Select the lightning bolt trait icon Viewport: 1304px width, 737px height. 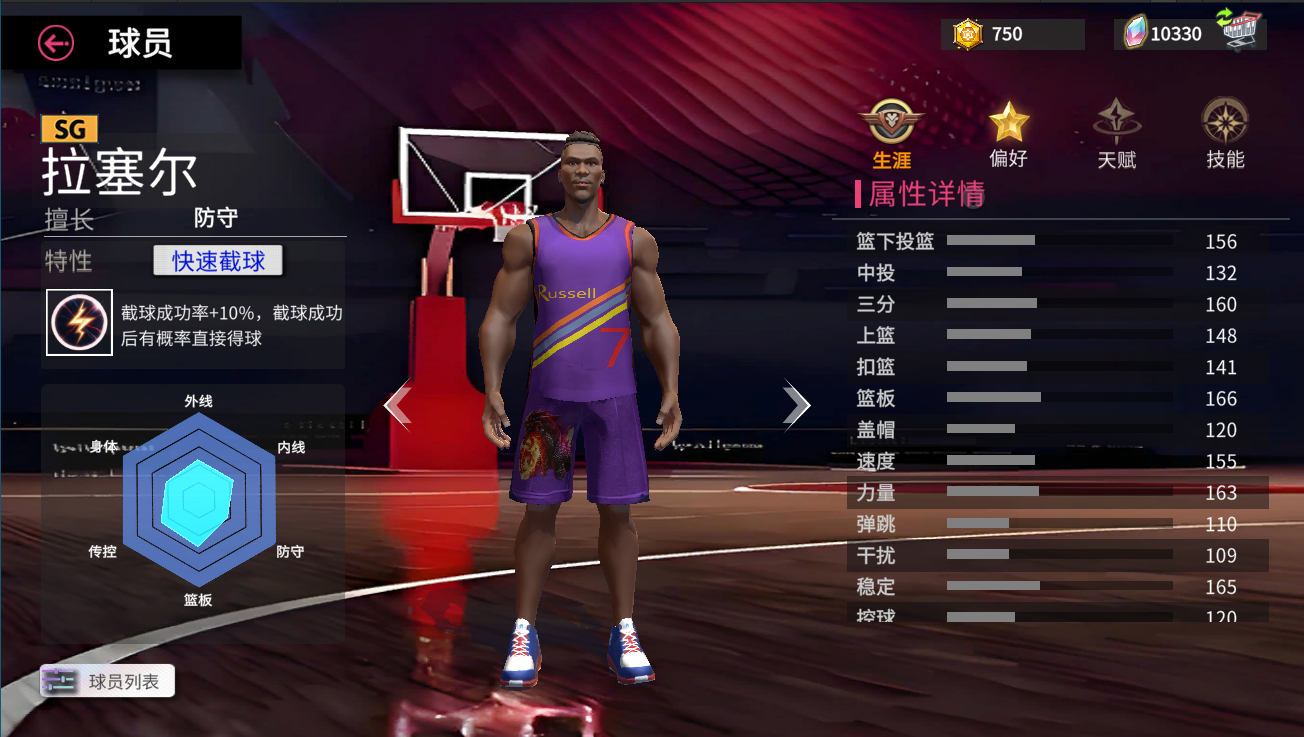[79, 322]
